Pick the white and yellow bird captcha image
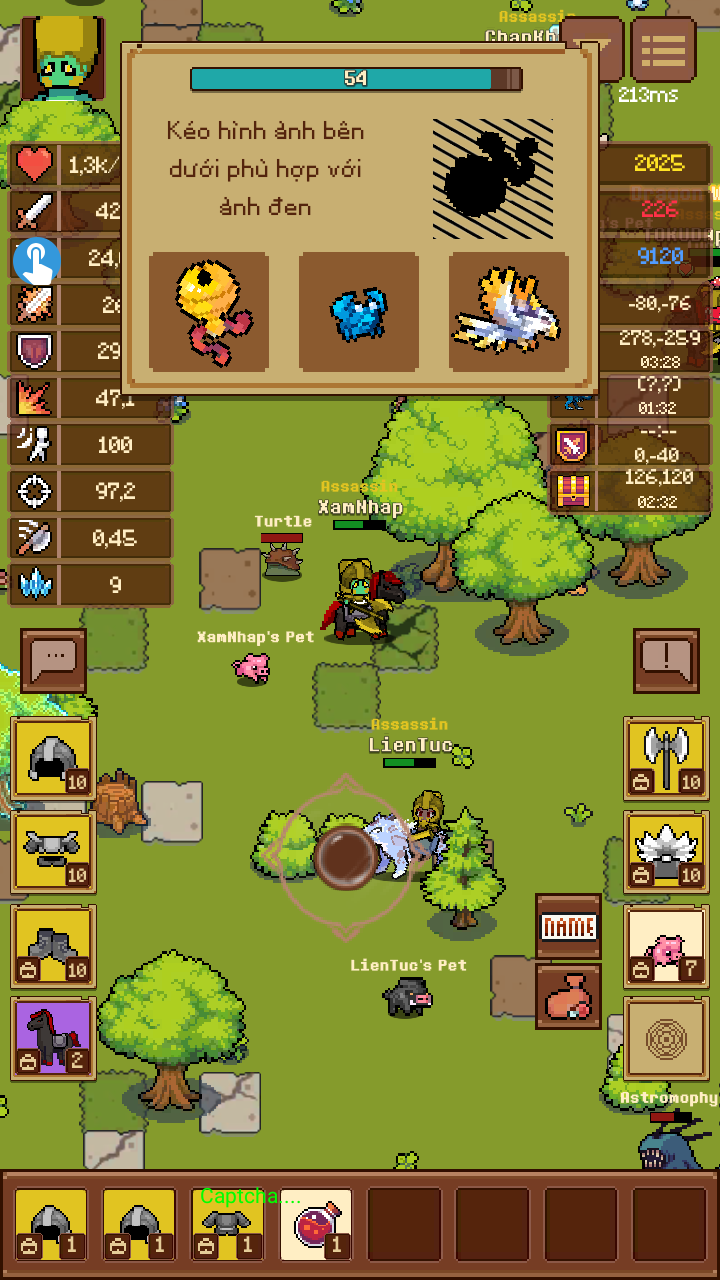The image size is (720, 1280). 509,311
